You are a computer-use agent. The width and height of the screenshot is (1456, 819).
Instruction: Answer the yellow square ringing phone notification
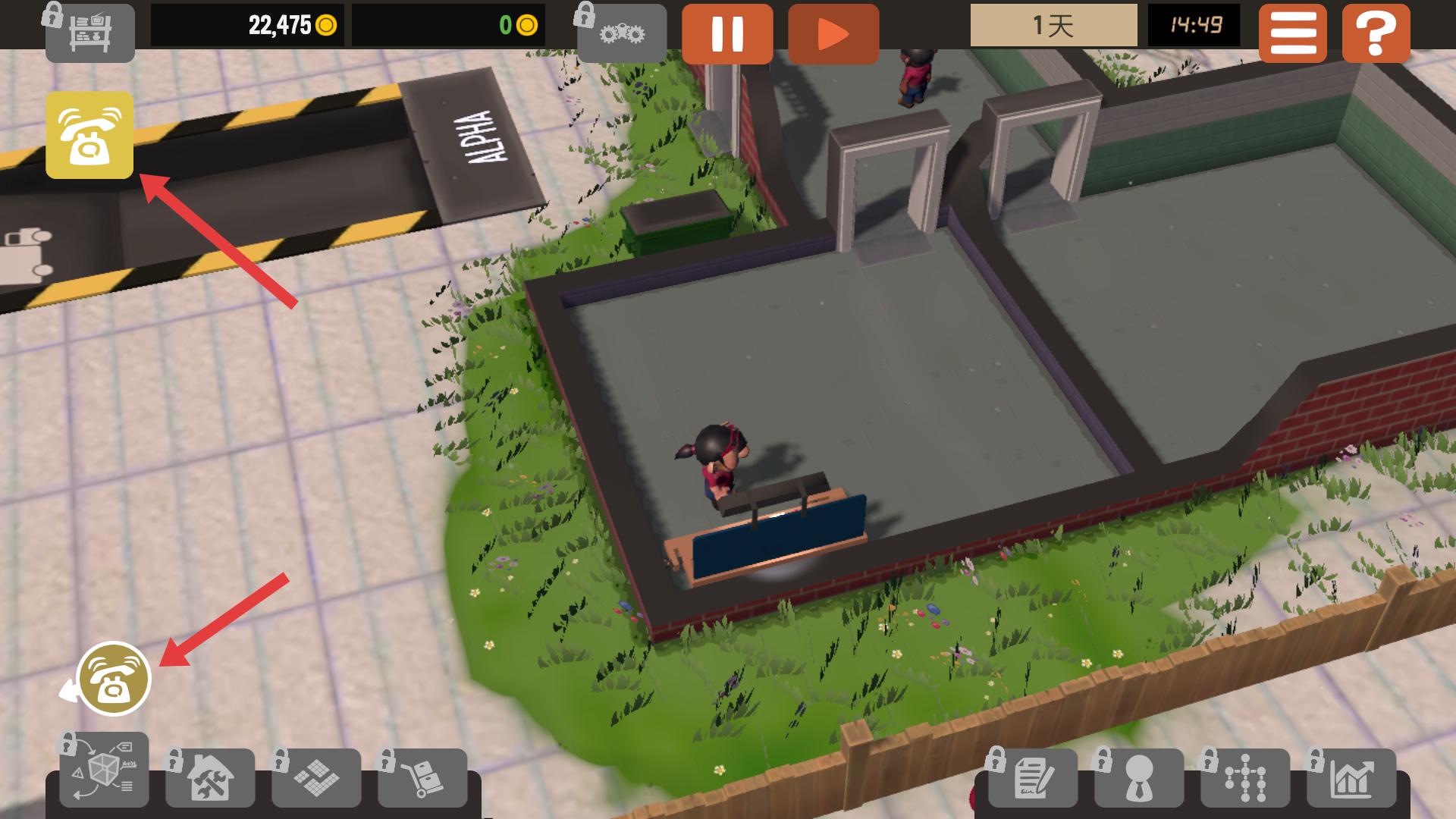coord(89,135)
